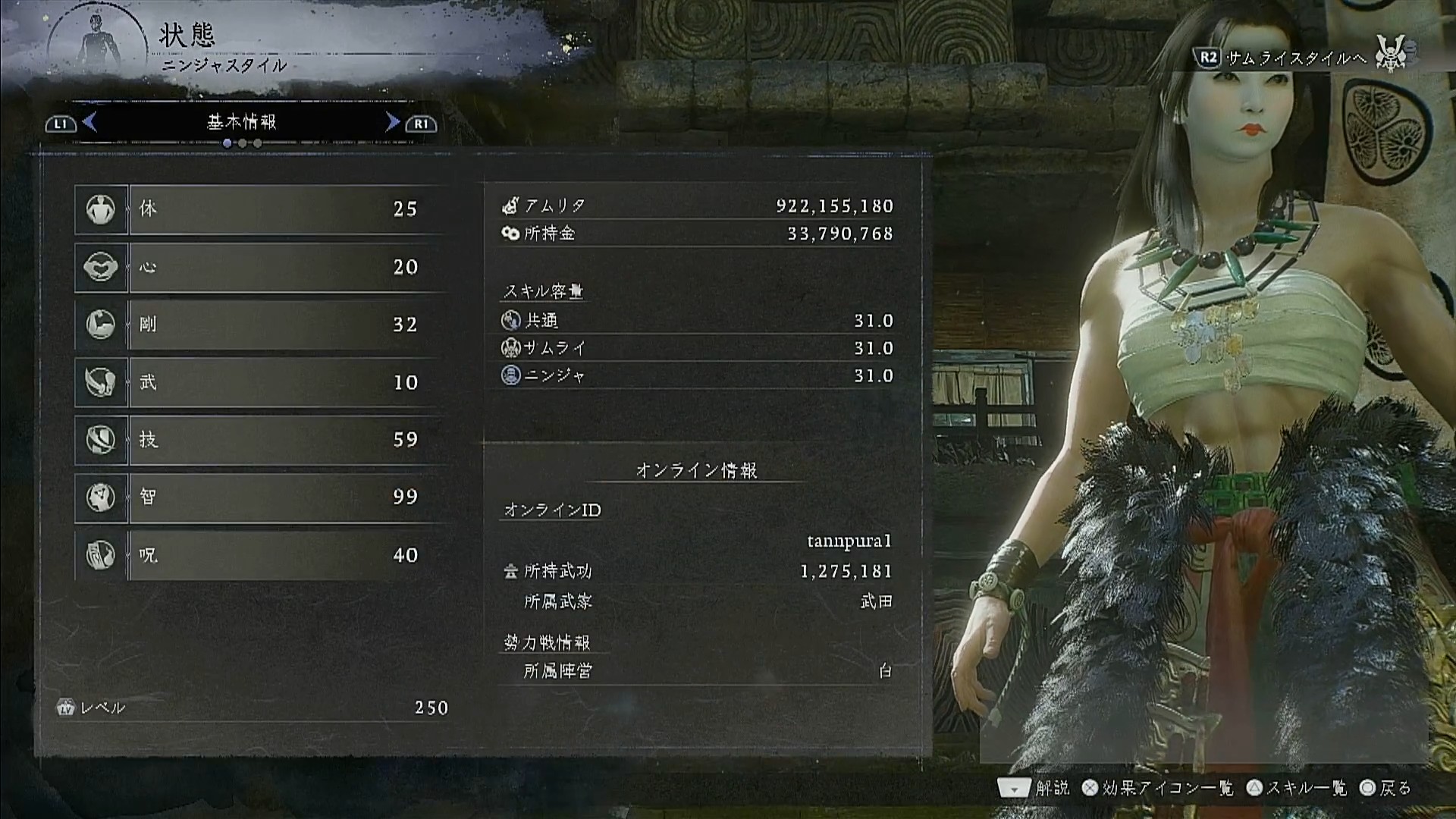Select the サムライ skill capacity row
Screen dimensions: 1456x819
click(x=696, y=348)
